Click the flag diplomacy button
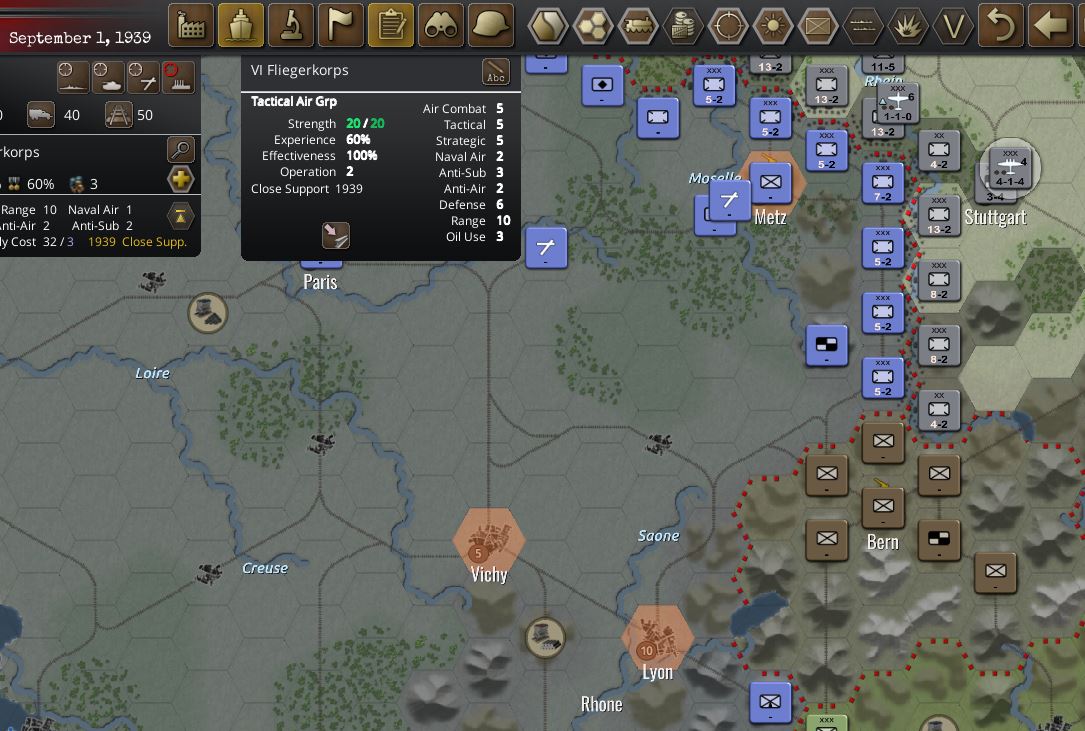This screenshot has height=731, width=1085. (x=342, y=26)
